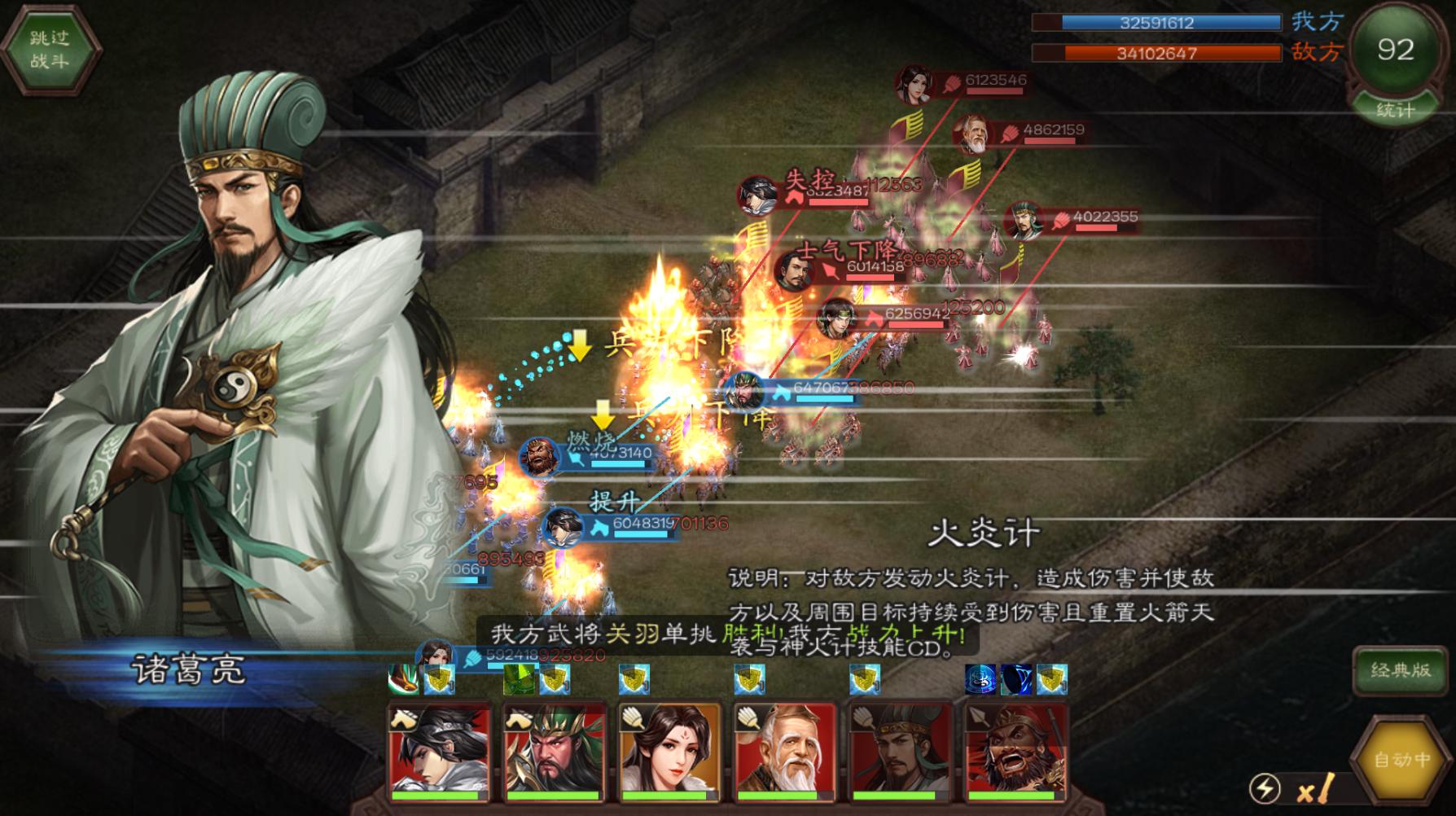Switch to 经典版 classic view
Screen dimensions: 1456x816
click(1401, 670)
